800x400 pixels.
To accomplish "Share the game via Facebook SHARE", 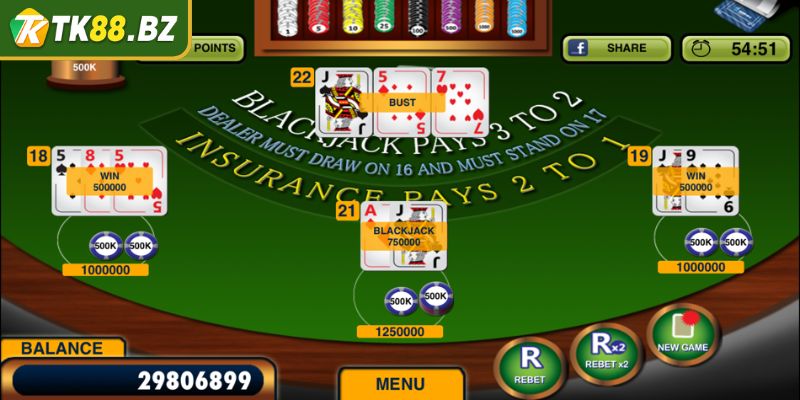I will (x=616, y=48).
